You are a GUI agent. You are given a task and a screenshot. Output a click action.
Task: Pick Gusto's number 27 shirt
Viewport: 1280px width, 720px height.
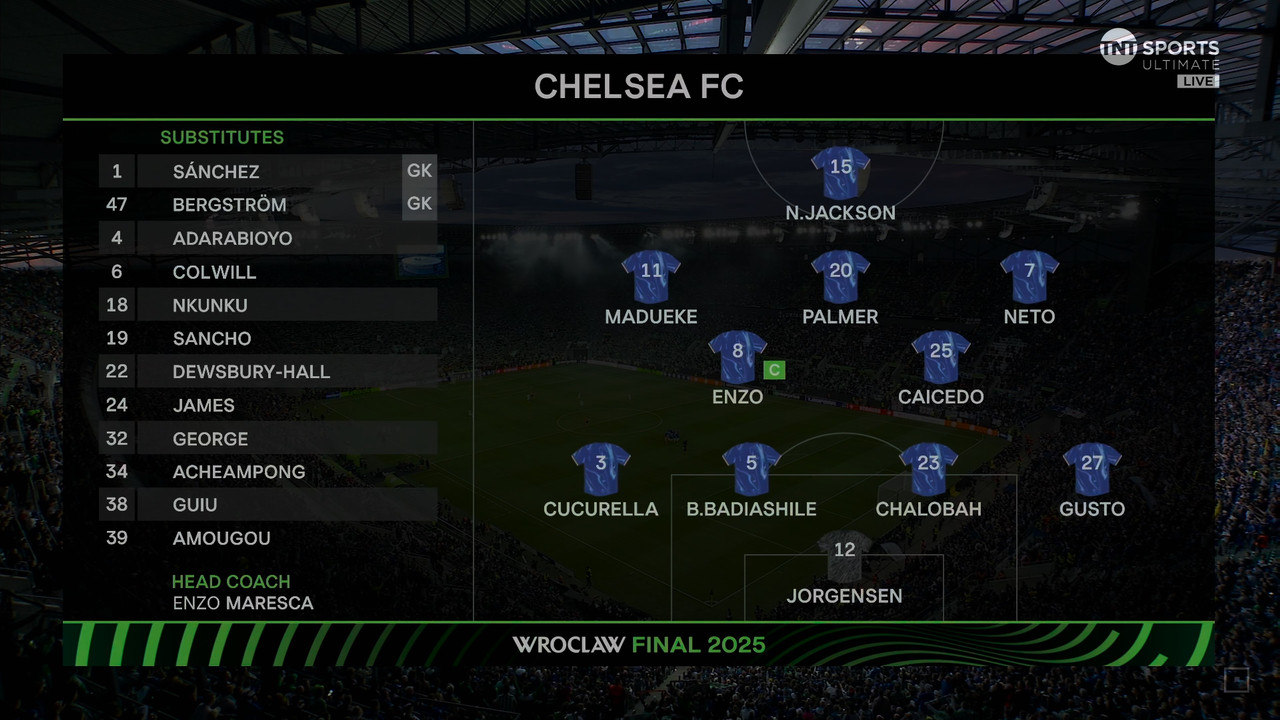(x=1092, y=469)
